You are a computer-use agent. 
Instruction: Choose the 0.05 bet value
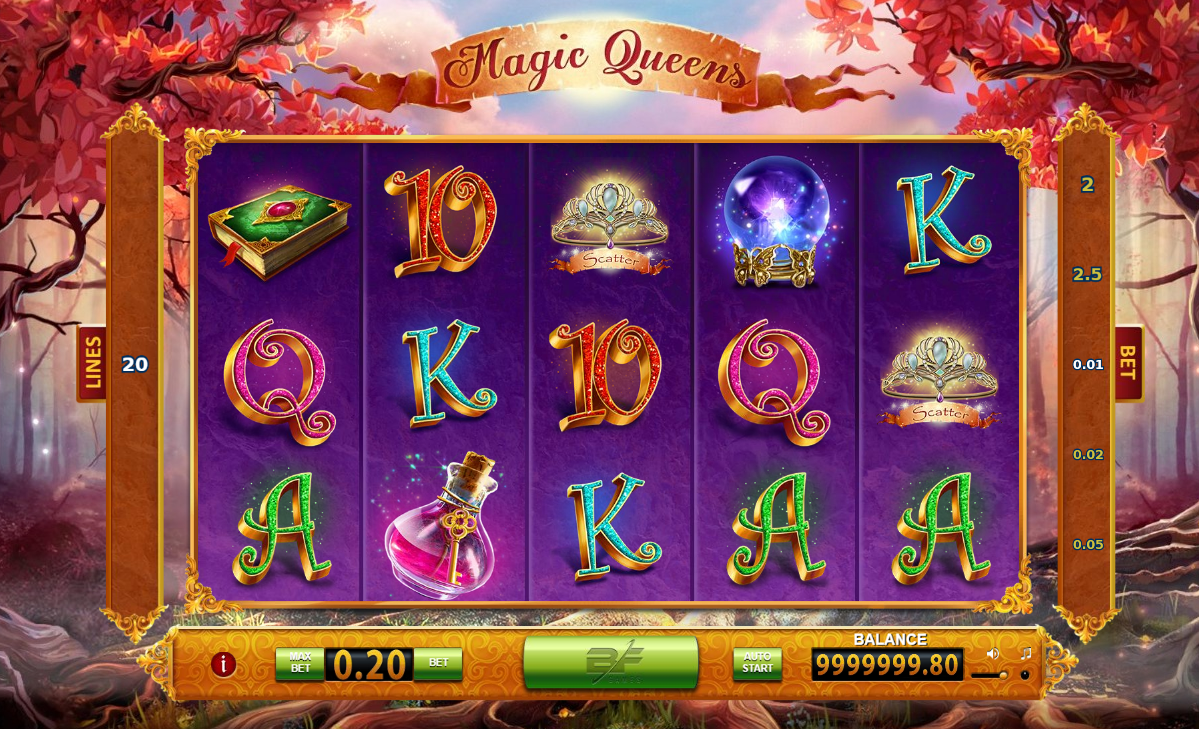click(1088, 545)
